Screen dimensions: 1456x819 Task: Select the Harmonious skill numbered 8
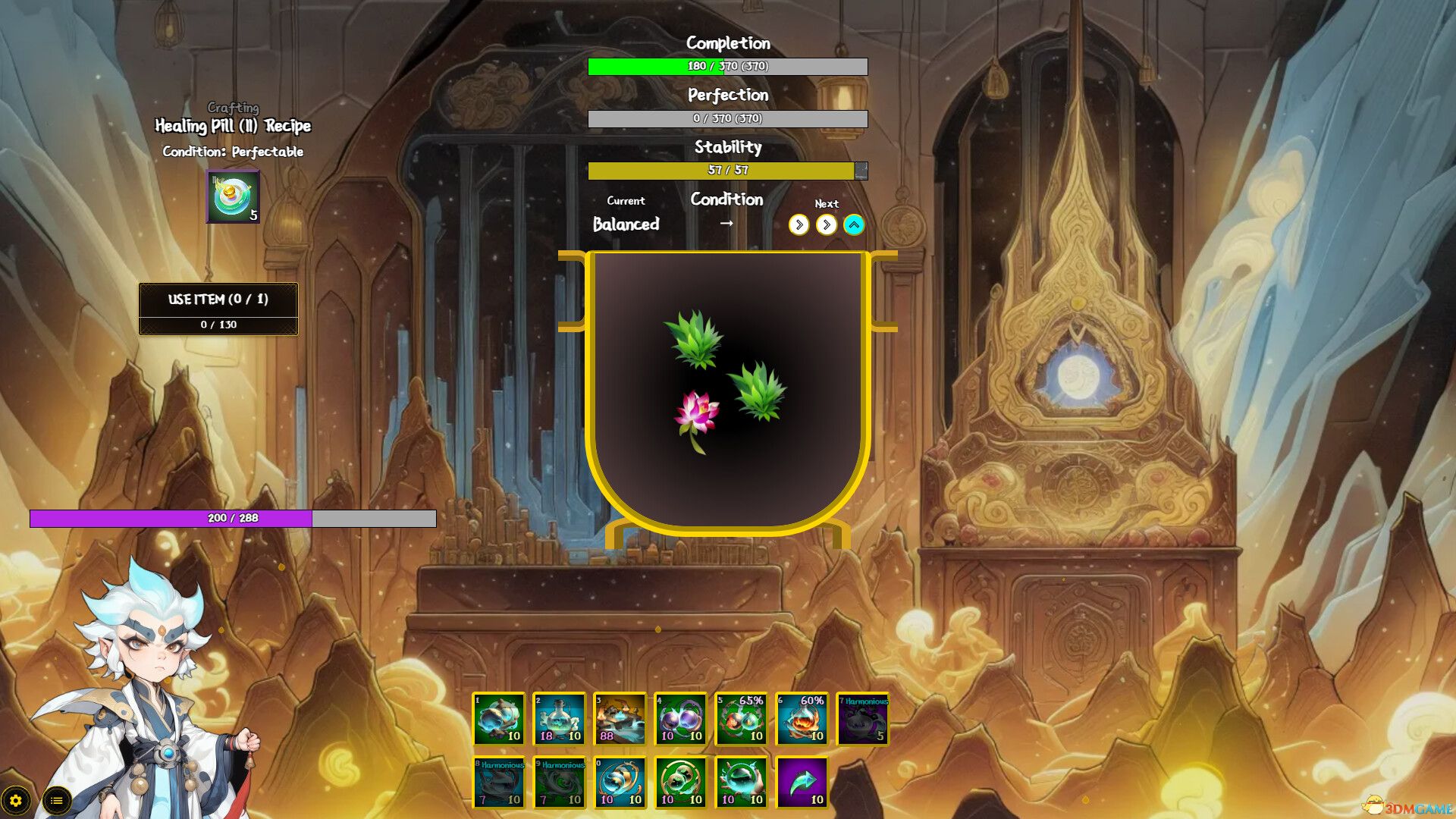500,783
